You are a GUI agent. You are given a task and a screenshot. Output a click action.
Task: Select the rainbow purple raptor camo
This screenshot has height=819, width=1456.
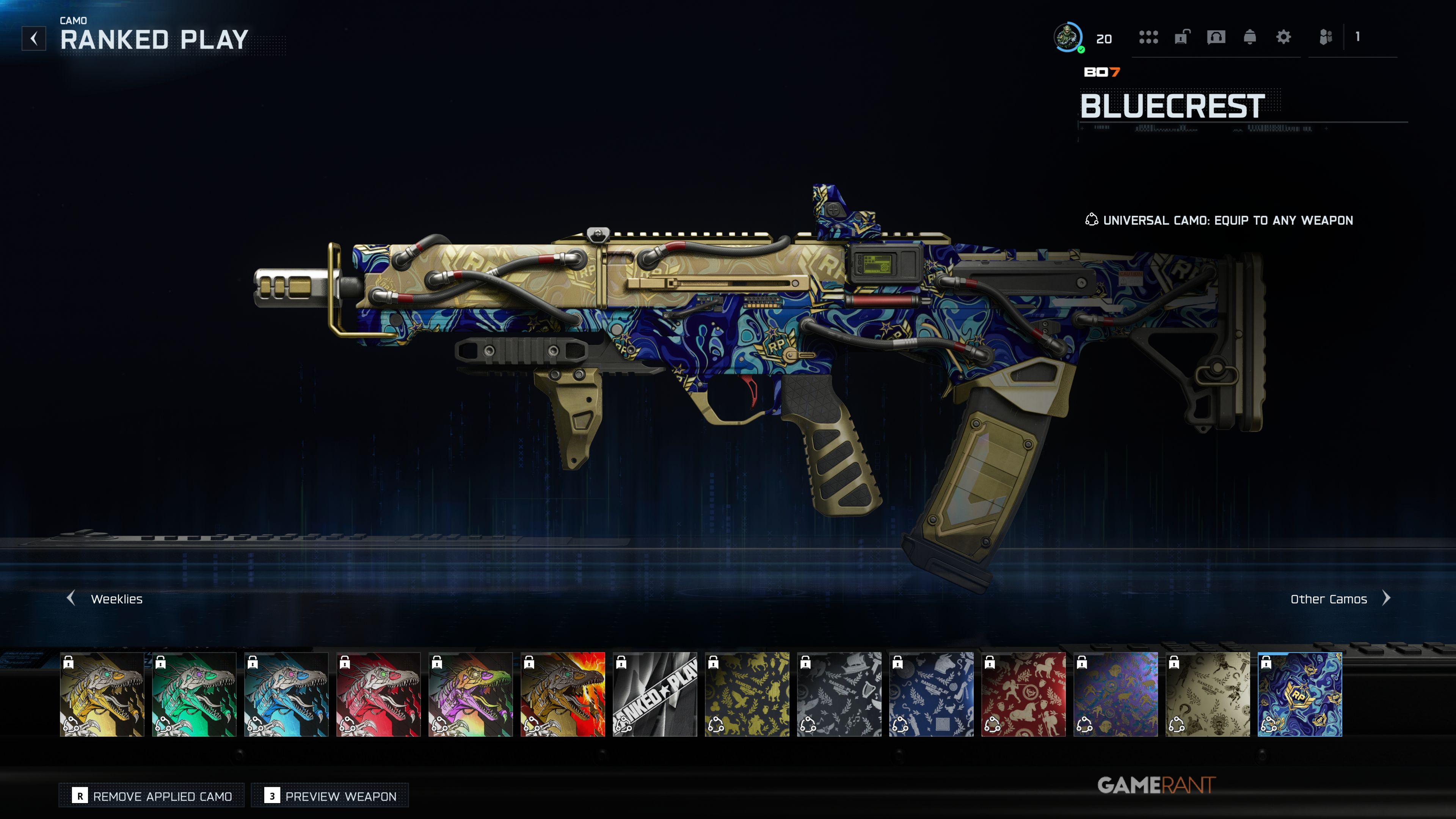[x=471, y=694]
